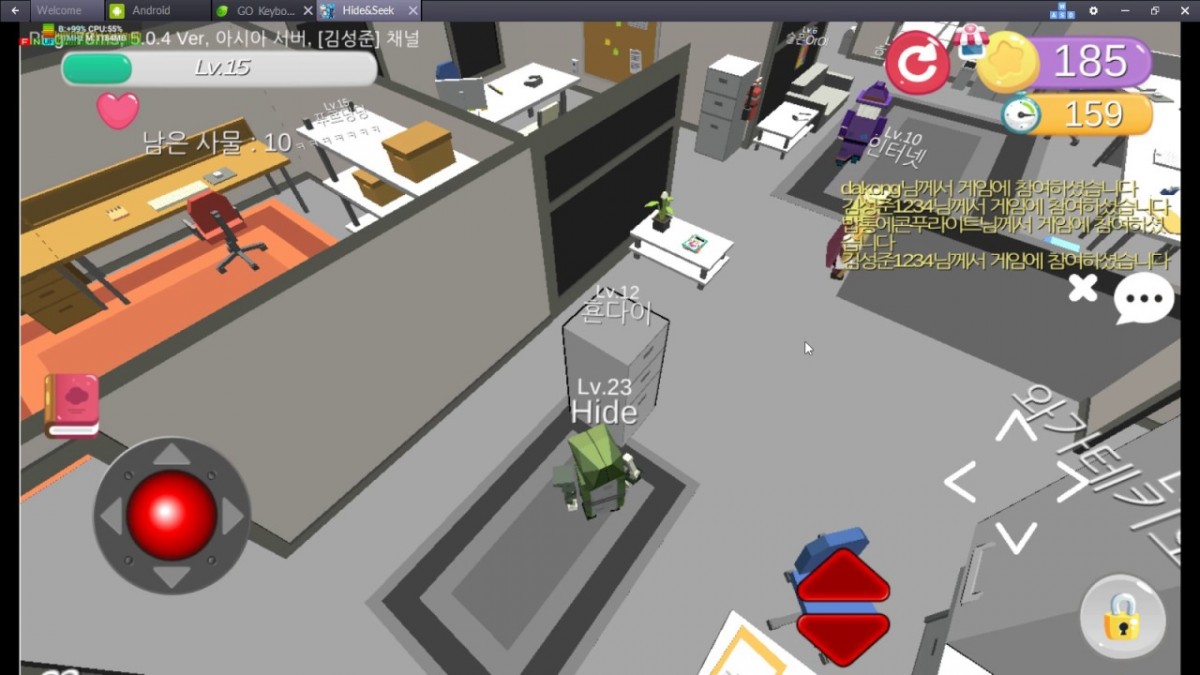
Task: Open the pink book on the left edge
Action: pos(72,405)
